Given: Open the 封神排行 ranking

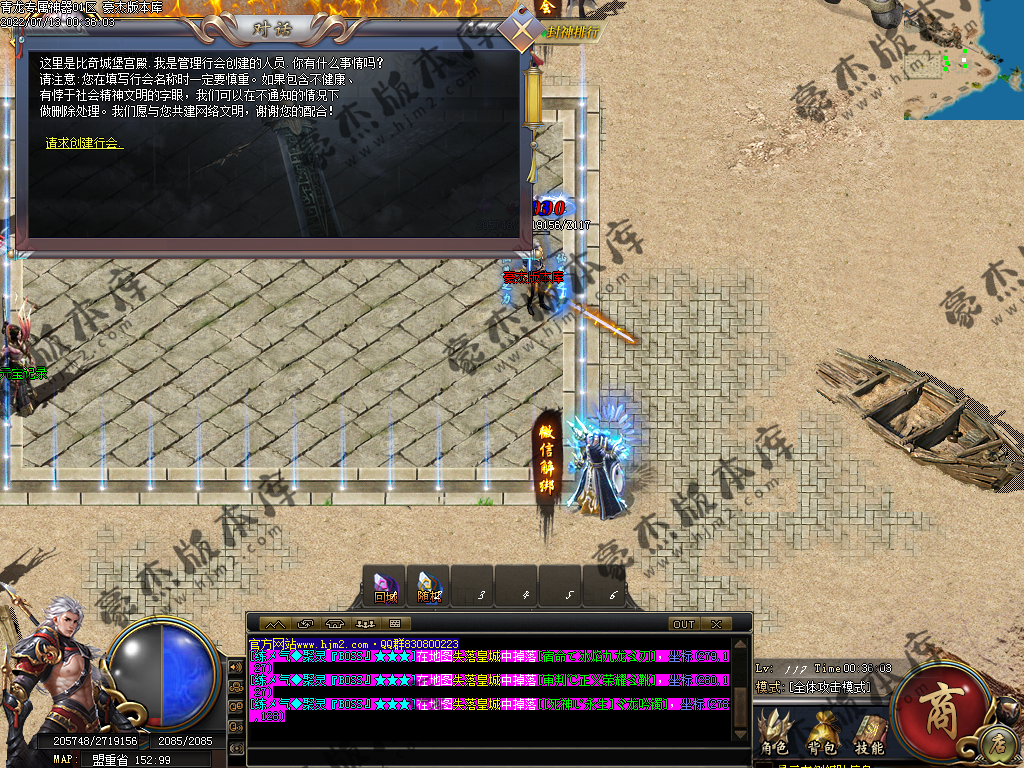Looking at the screenshot, I should (575, 32).
